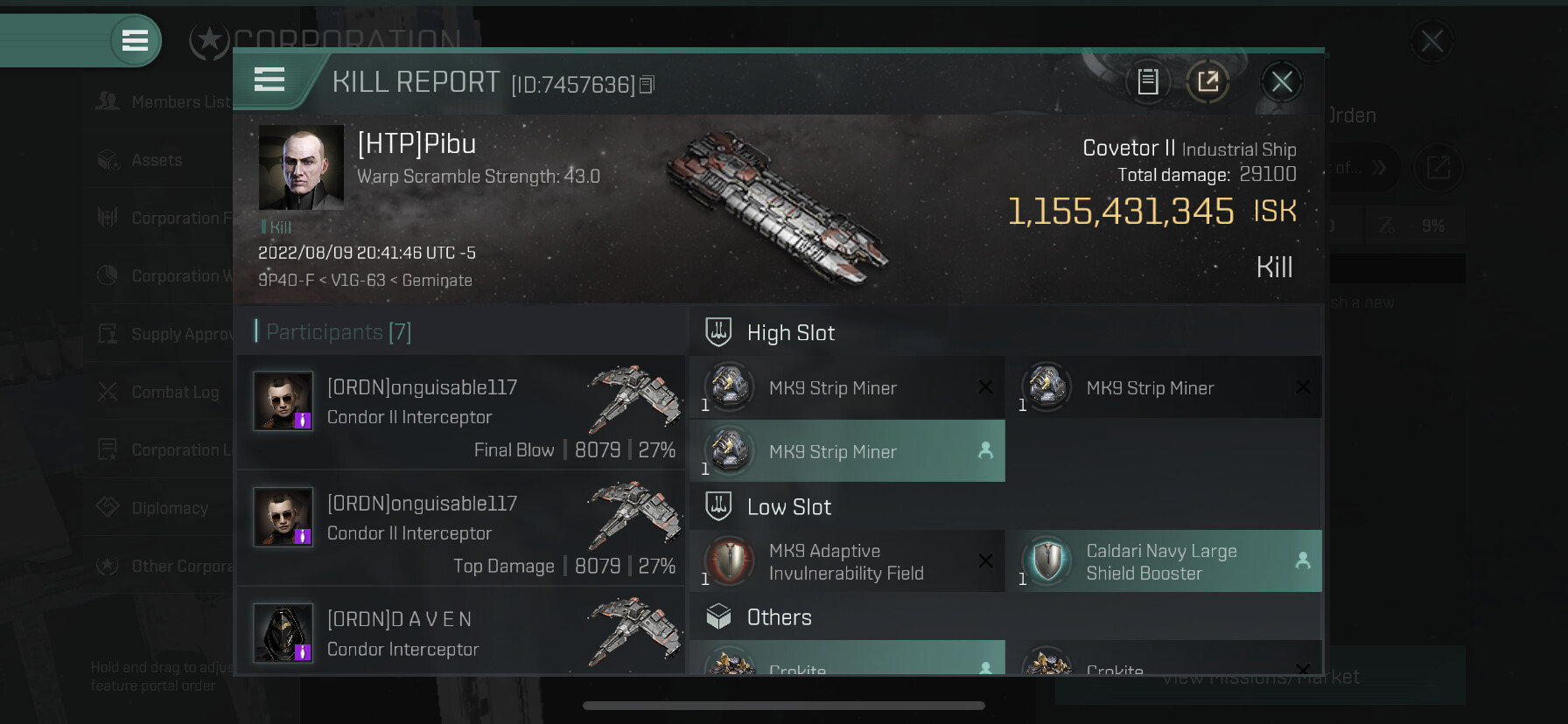Inspect Caldari Navy Large Shield Booster

point(1164,561)
